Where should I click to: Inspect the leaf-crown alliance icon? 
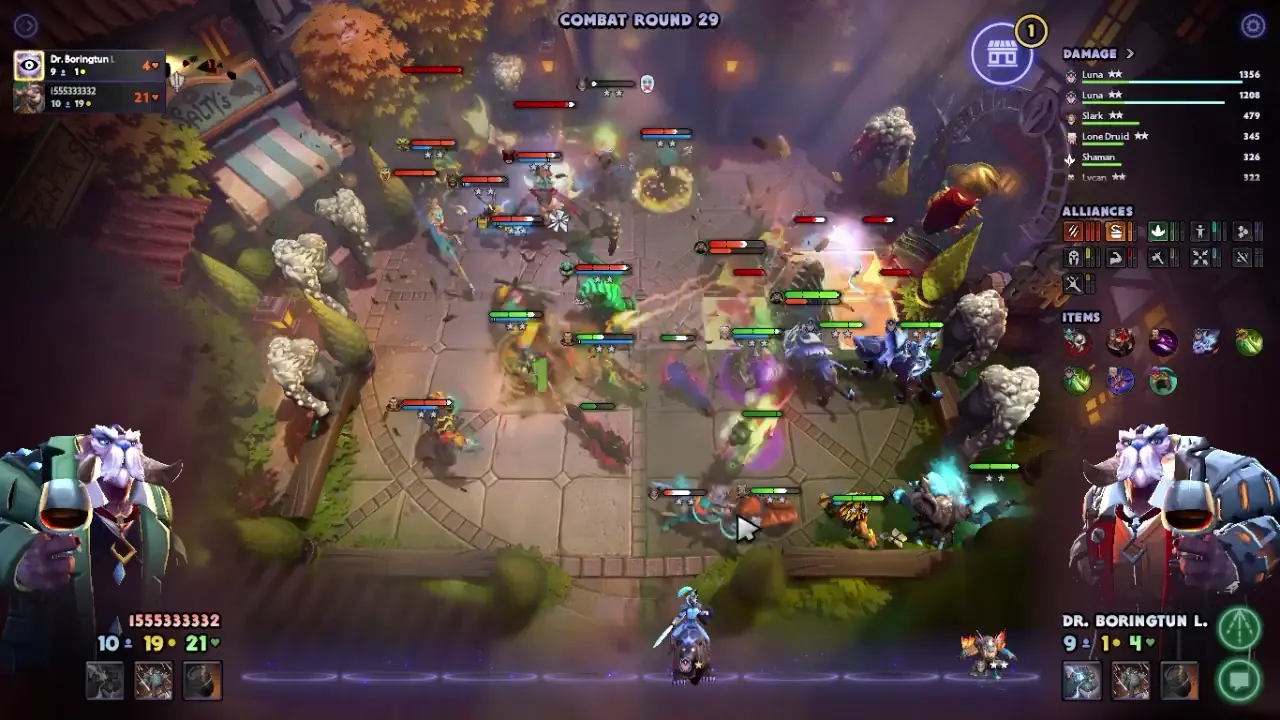click(x=1158, y=232)
